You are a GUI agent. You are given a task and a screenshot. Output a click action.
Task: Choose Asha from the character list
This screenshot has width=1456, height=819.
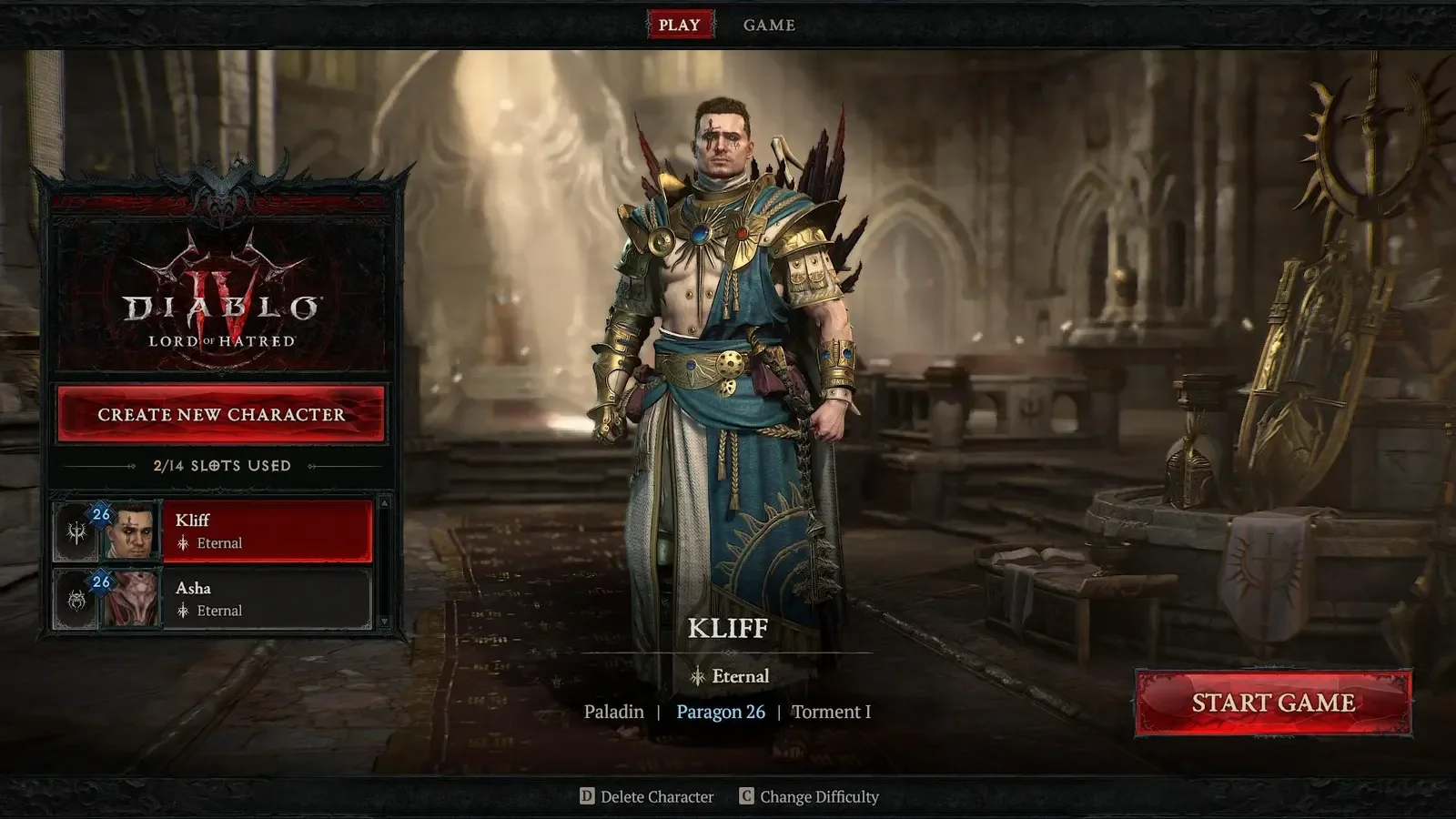click(266, 599)
